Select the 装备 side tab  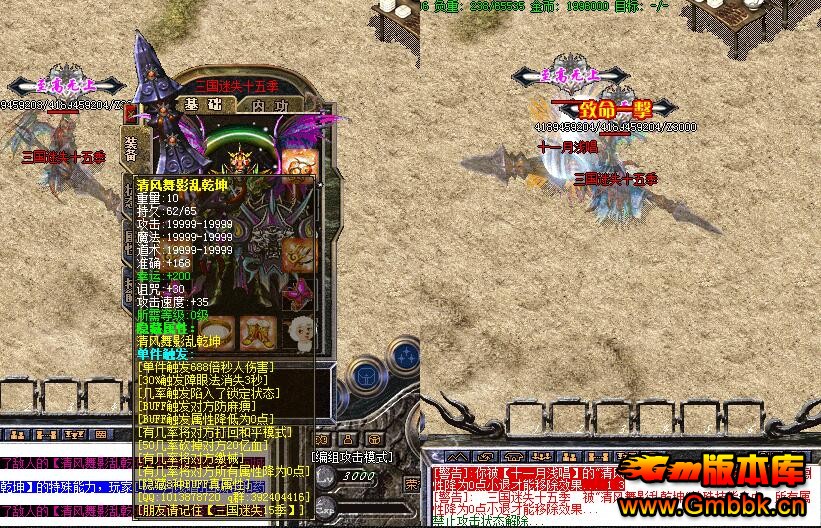click(131, 148)
